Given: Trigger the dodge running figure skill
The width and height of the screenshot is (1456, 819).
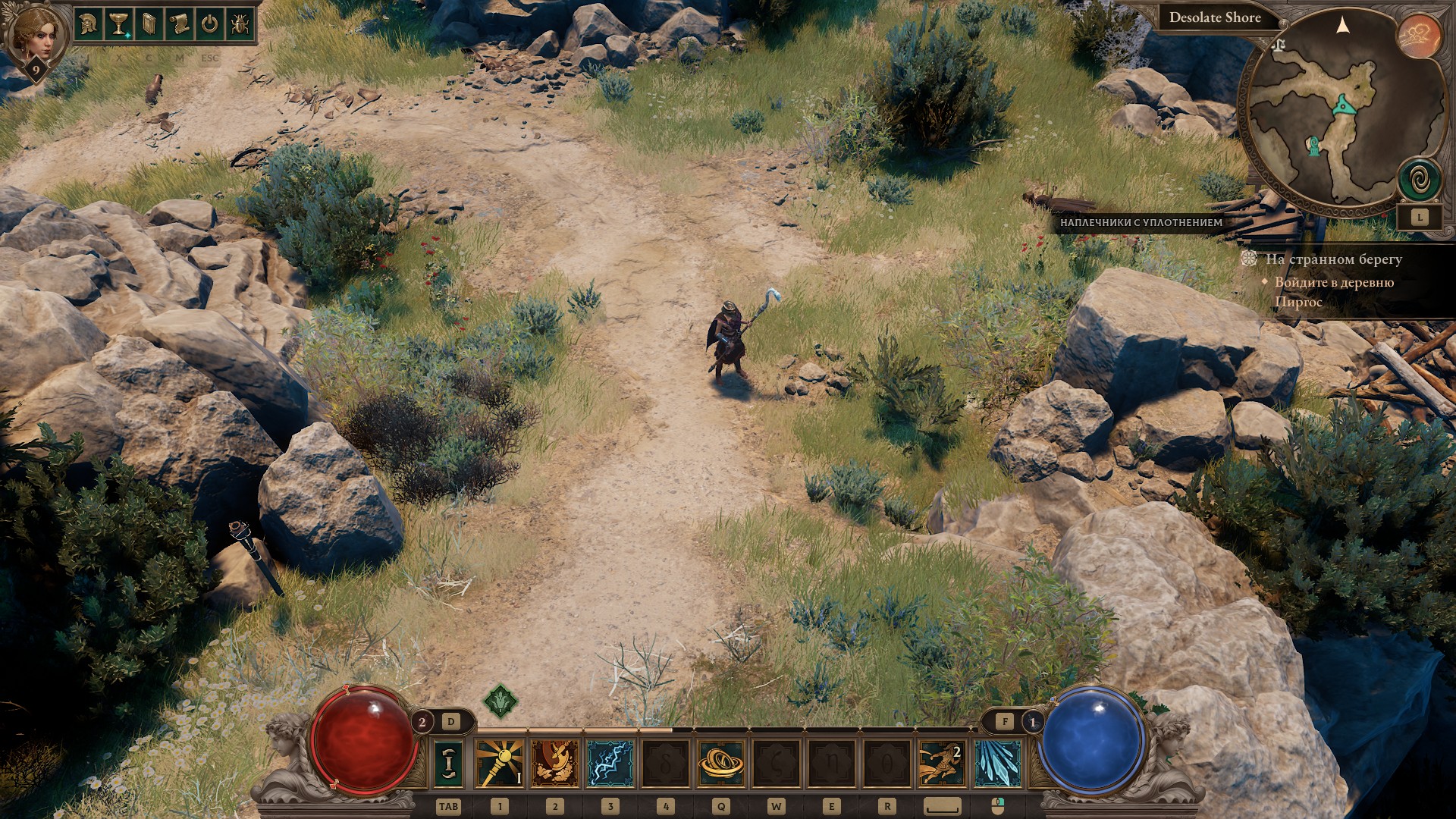Looking at the screenshot, I should point(942,764).
